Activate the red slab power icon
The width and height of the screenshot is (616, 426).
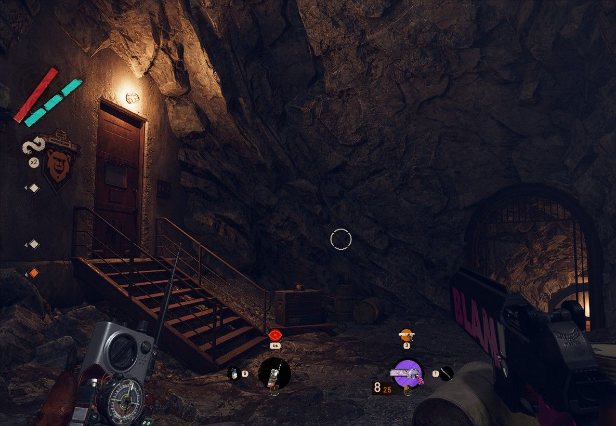[x=275, y=334]
